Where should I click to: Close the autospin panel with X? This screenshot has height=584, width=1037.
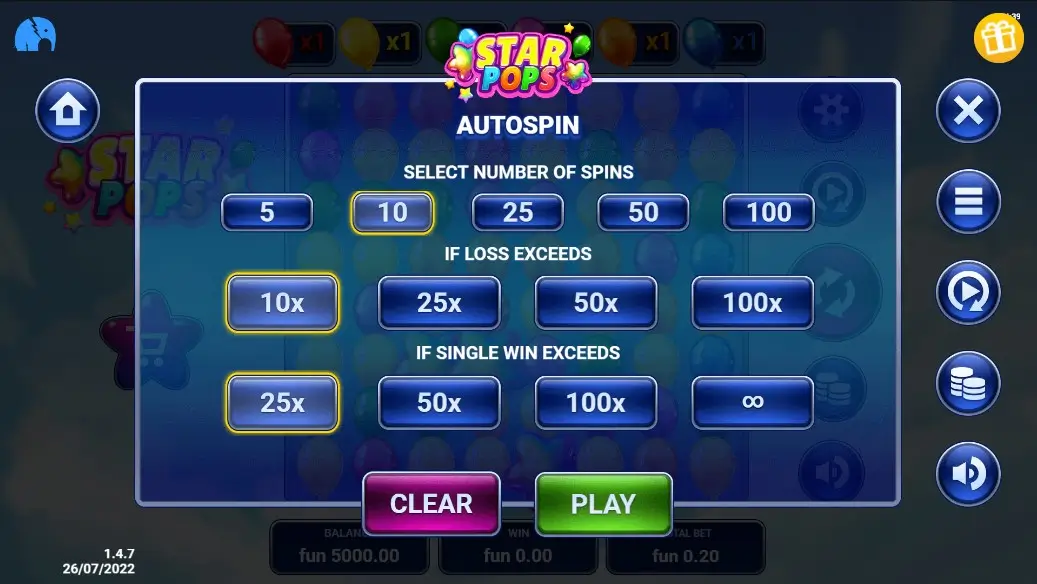click(x=968, y=110)
